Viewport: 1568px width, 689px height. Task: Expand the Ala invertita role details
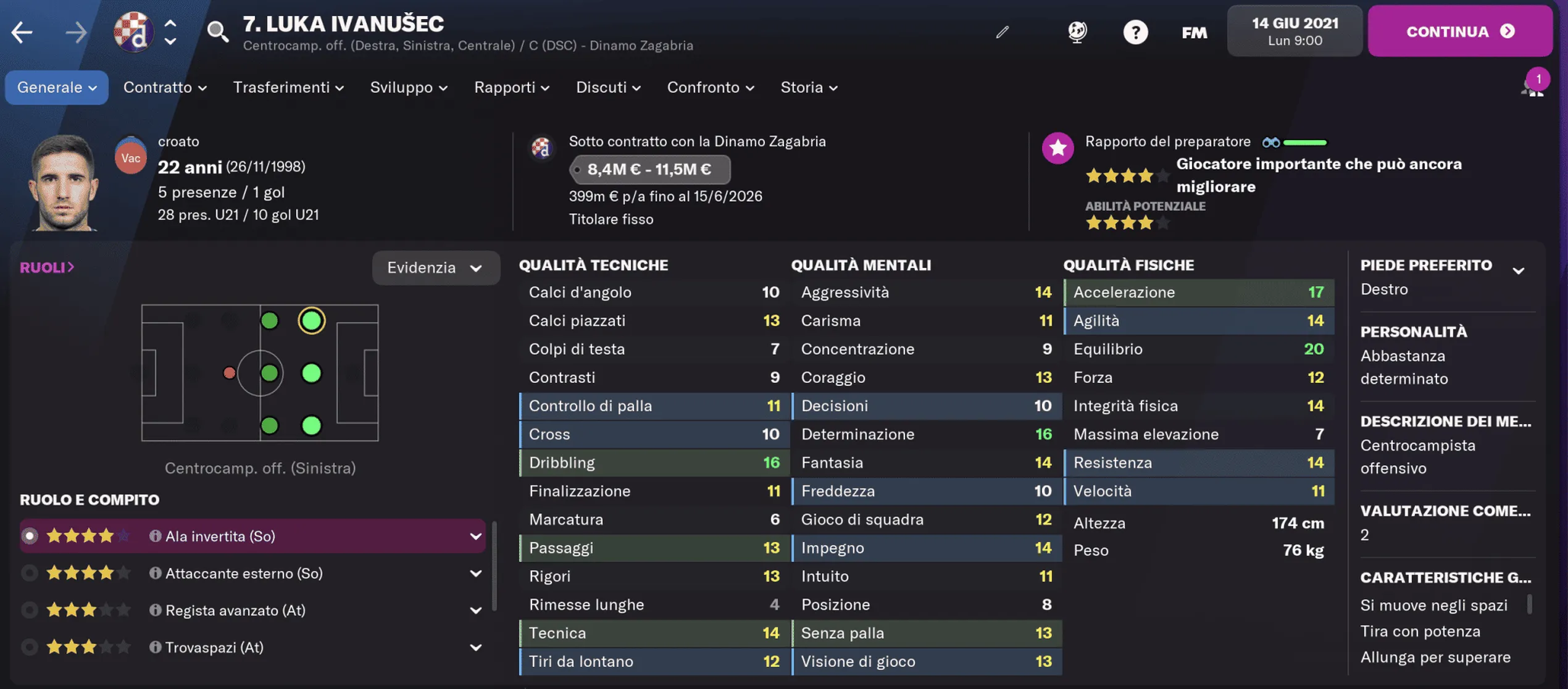coord(475,536)
